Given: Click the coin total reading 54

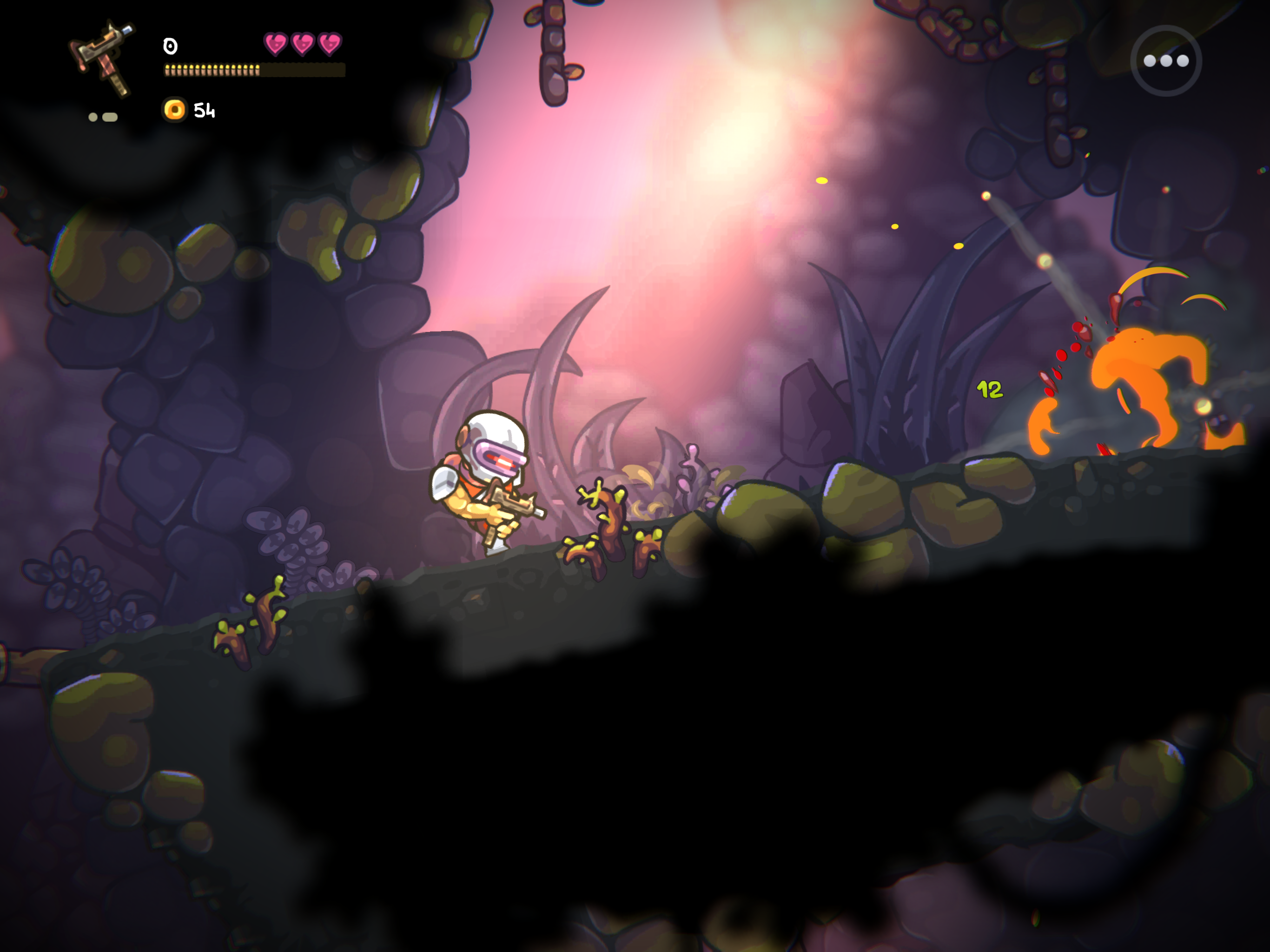Looking at the screenshot, I should 205,110.
